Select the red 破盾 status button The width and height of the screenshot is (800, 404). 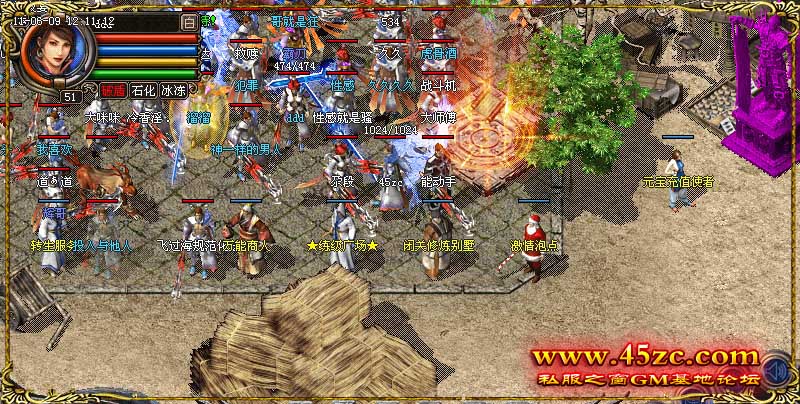[x=113, y=90]
